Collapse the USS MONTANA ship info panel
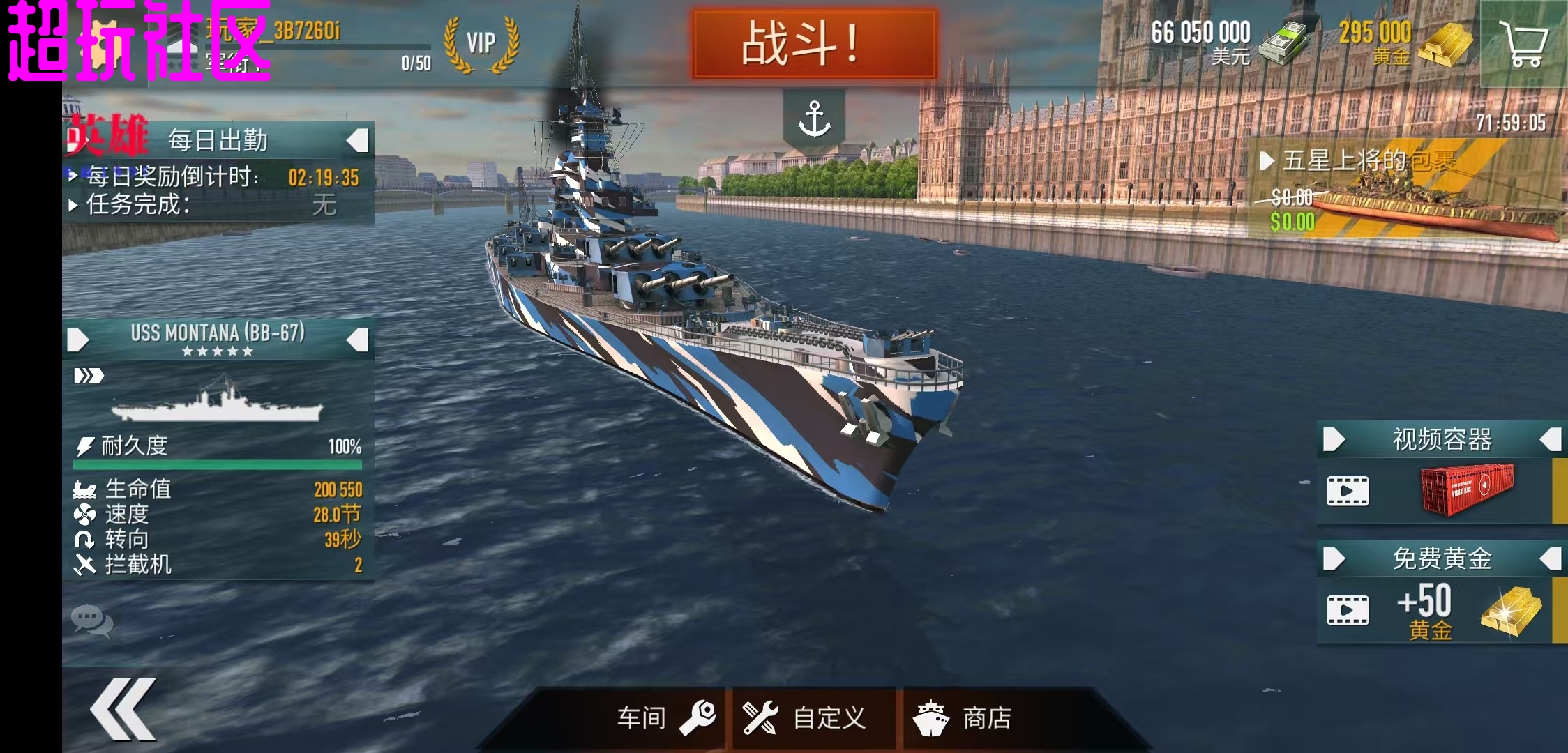Image resolution: width=1568 pixels, height=753 pixels. pyautogui.click(x=358, y=340)
